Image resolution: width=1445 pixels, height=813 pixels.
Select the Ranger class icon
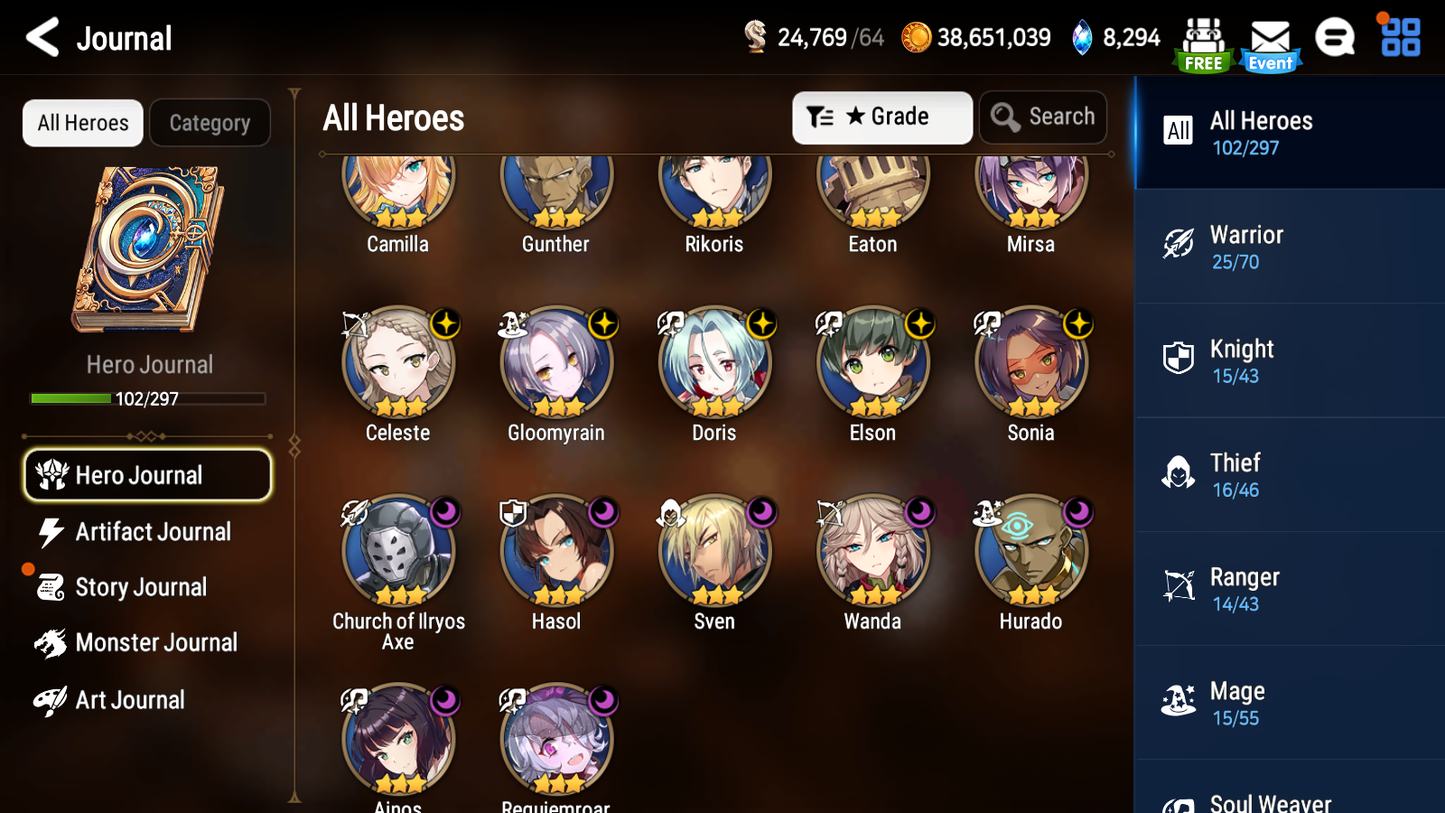[1178, 587]
